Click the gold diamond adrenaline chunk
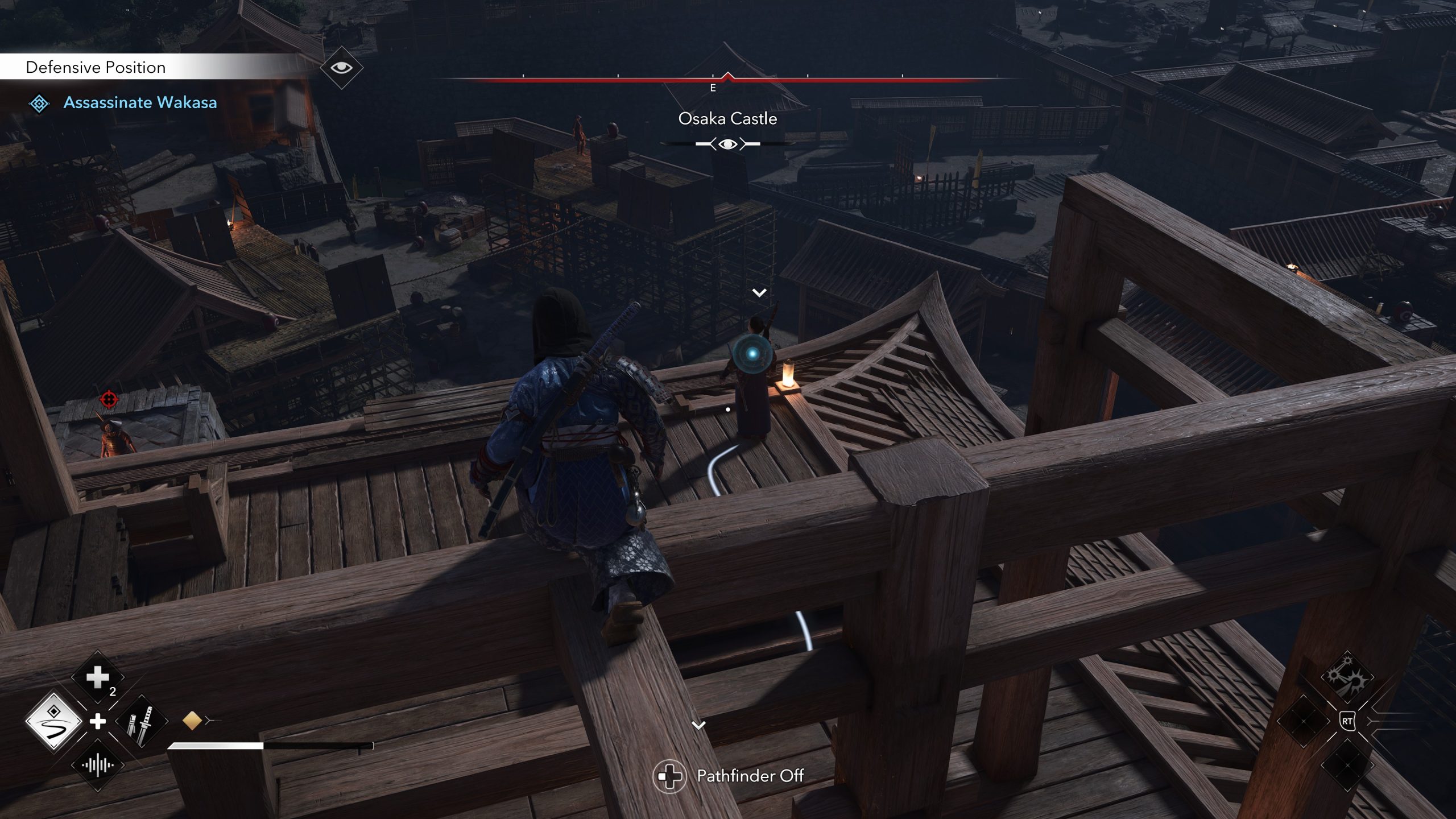Image resolution: width=1456 pixels, height=819 pixels. tap(192, 721)
